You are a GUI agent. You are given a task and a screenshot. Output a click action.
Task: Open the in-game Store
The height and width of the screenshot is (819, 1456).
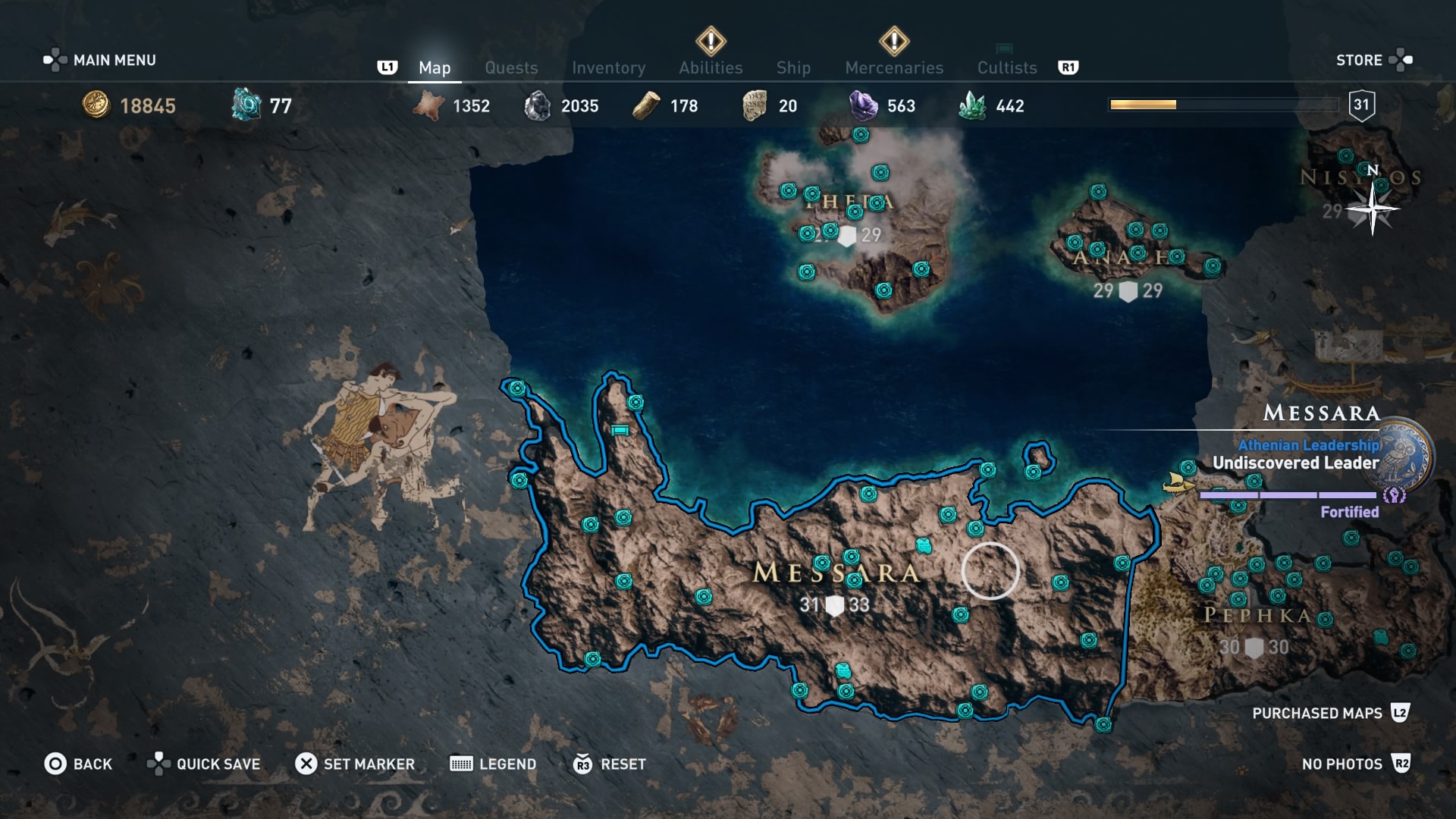(1361, 60)
